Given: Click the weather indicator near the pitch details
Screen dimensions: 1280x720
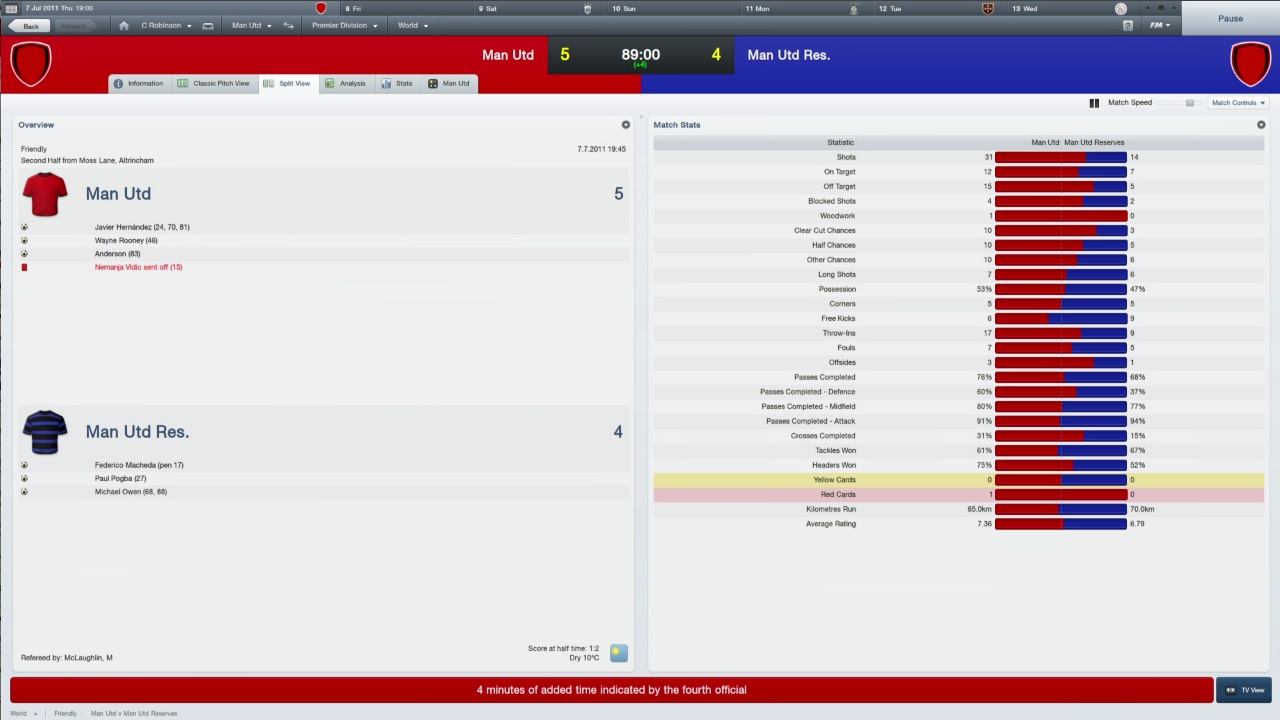Looking at the screenshot, I should pos(617,653).
